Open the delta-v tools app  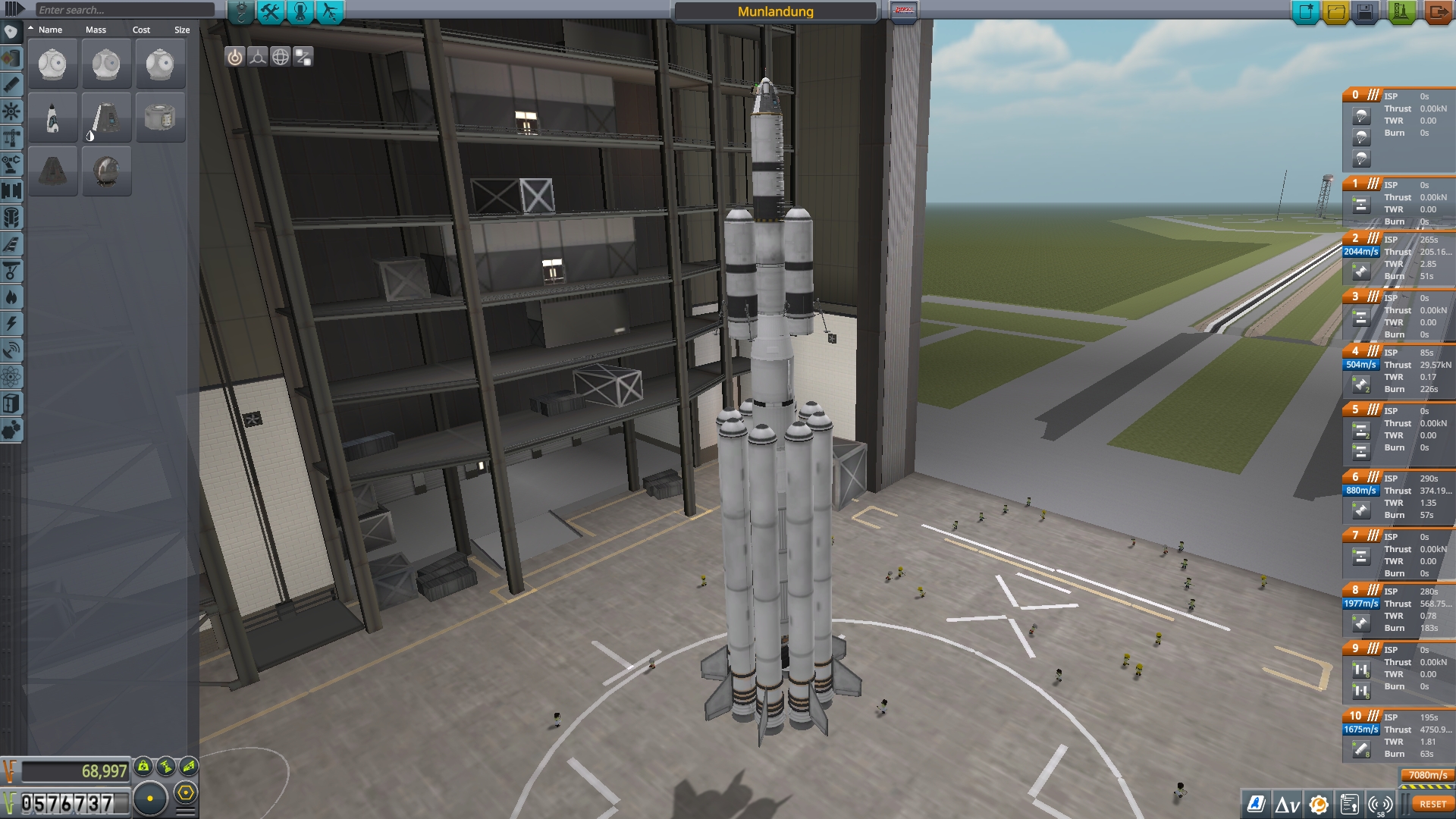(1287, 804)
